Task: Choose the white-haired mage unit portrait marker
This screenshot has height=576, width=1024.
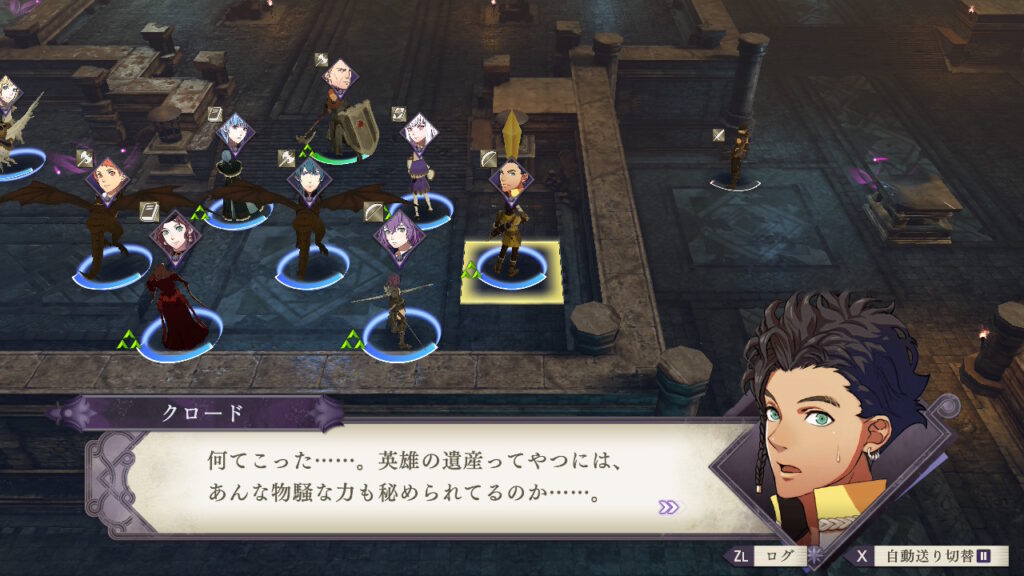Action: [x=419, y=132]
